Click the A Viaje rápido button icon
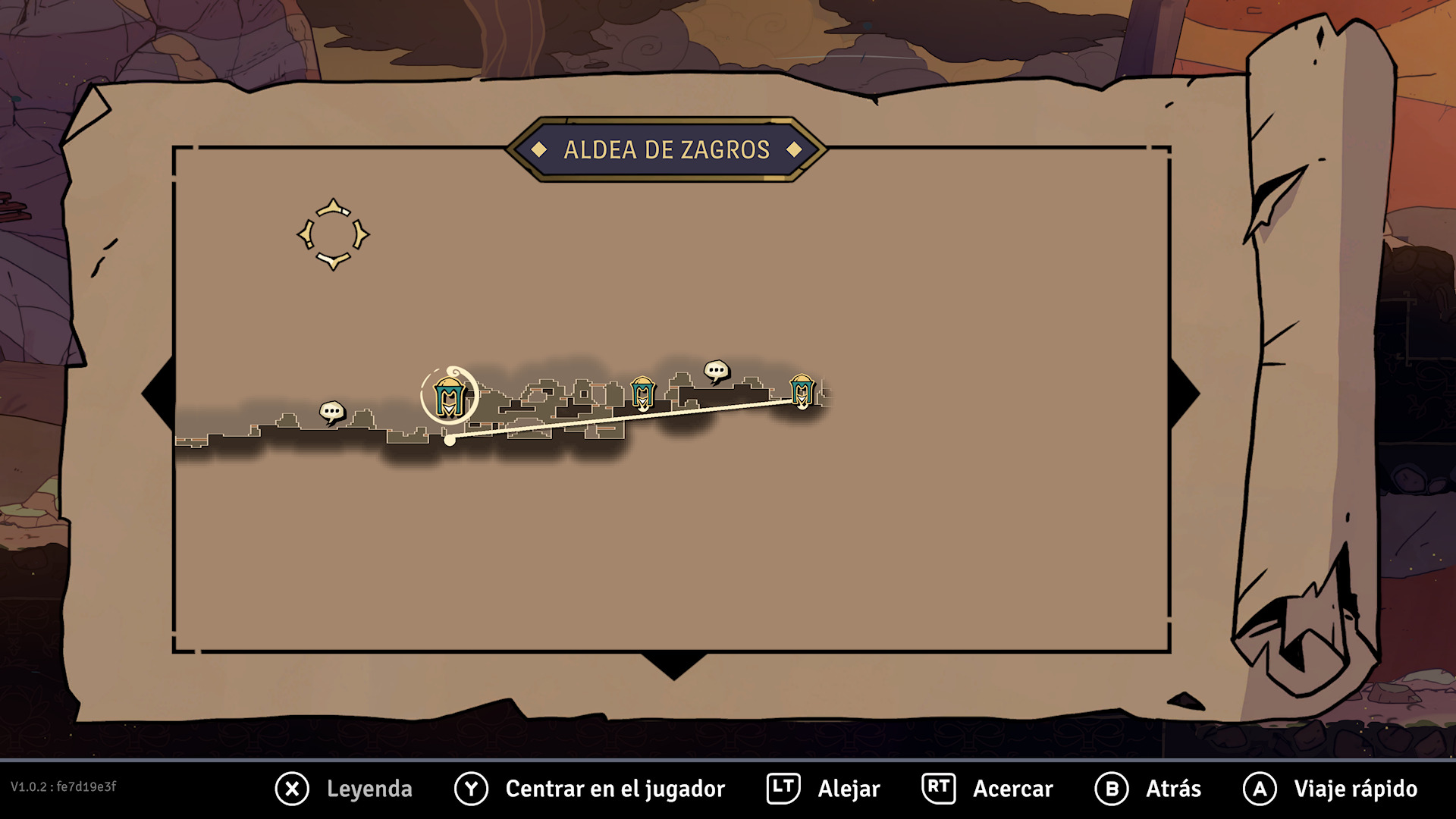This screenshot has width=1456, height=819. (x=1259, y=789)
